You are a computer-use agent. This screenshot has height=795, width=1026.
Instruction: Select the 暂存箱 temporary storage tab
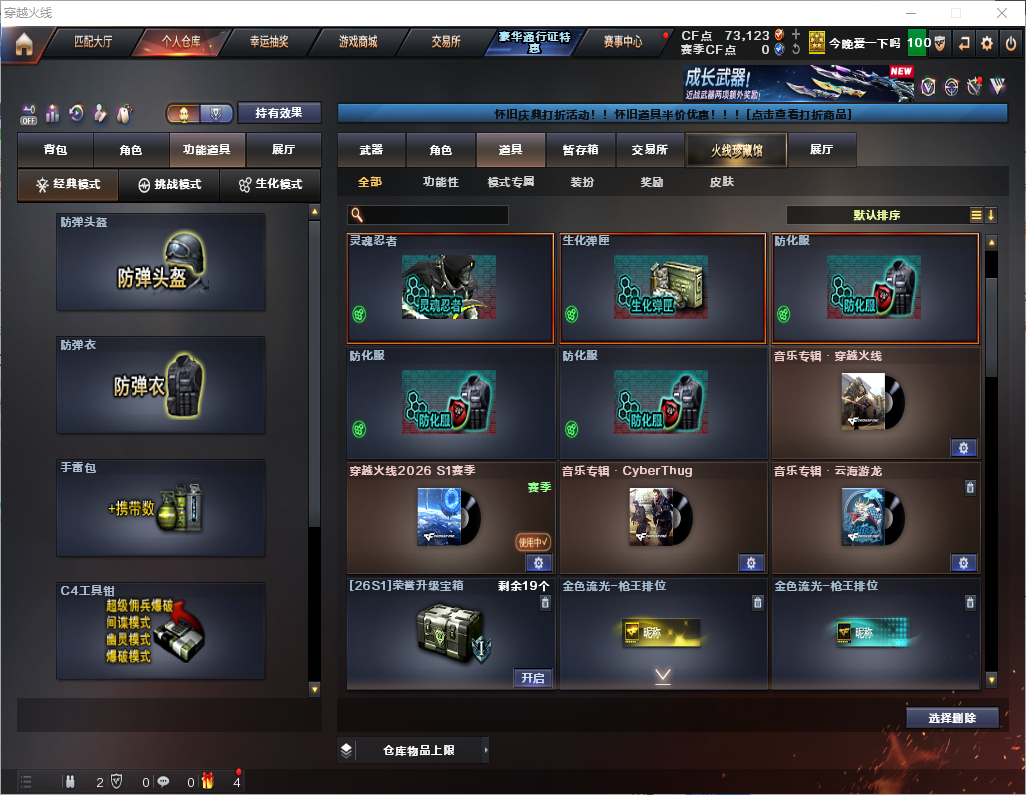[580, 150]
